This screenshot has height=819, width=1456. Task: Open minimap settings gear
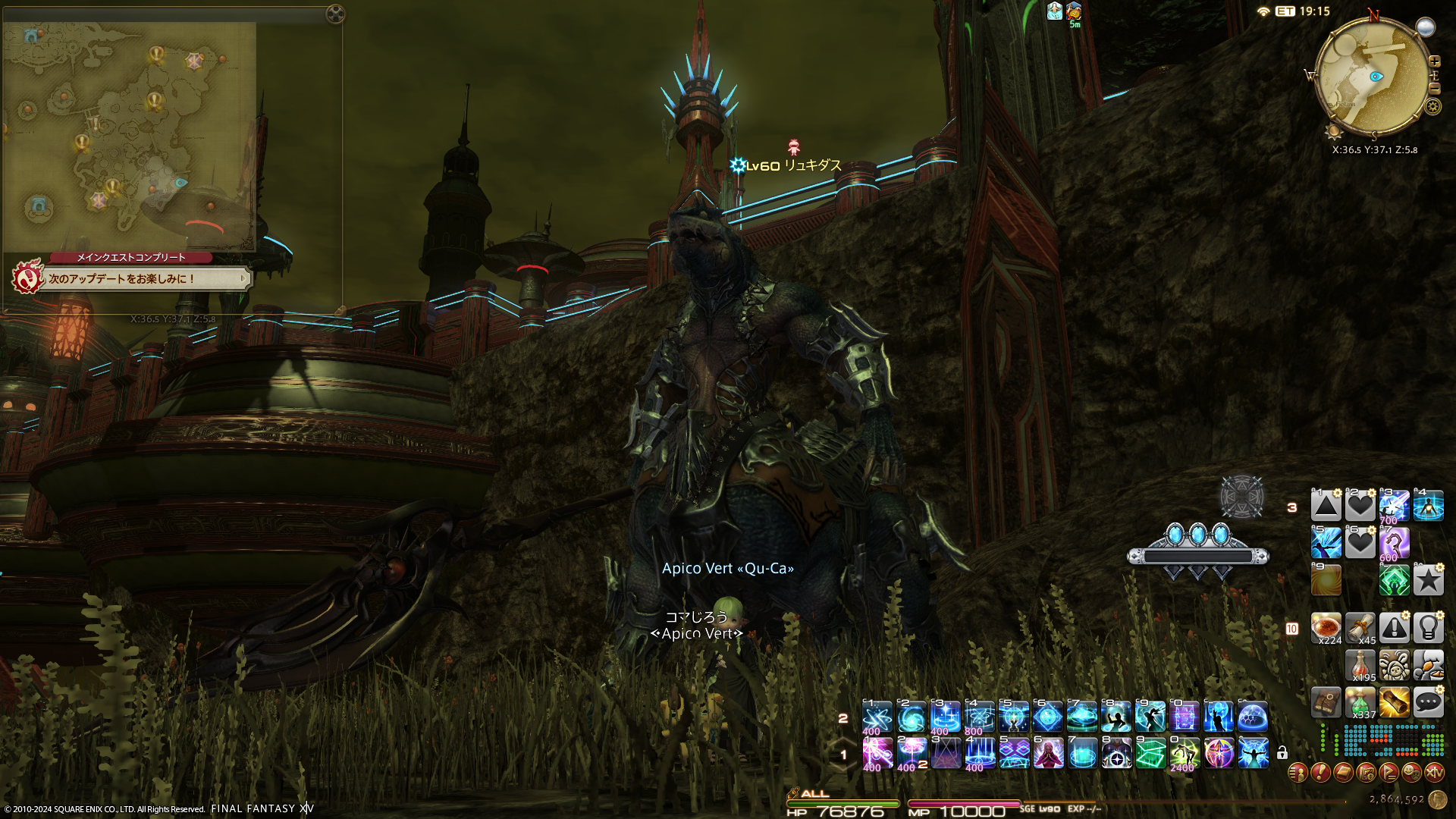pyautogui.click(x=1432, y=106)
